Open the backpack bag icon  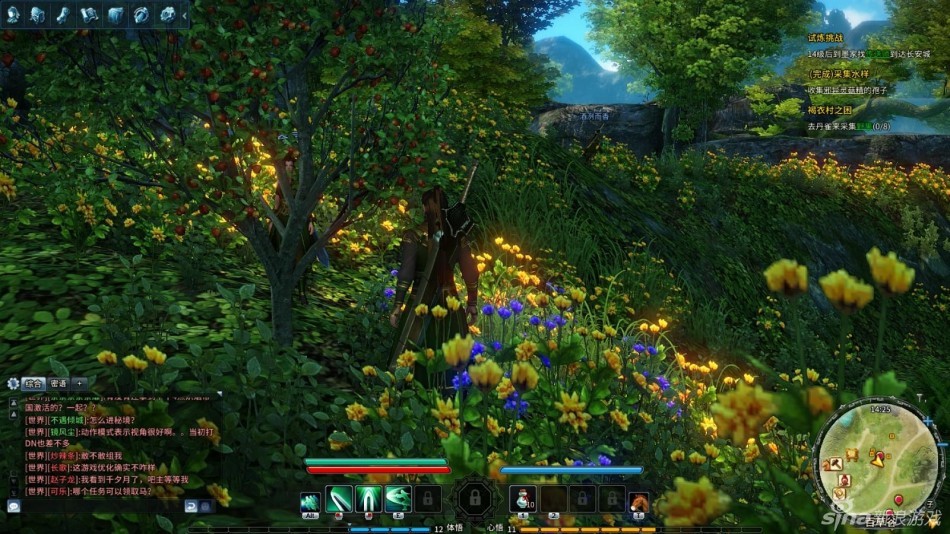(38, 14)
